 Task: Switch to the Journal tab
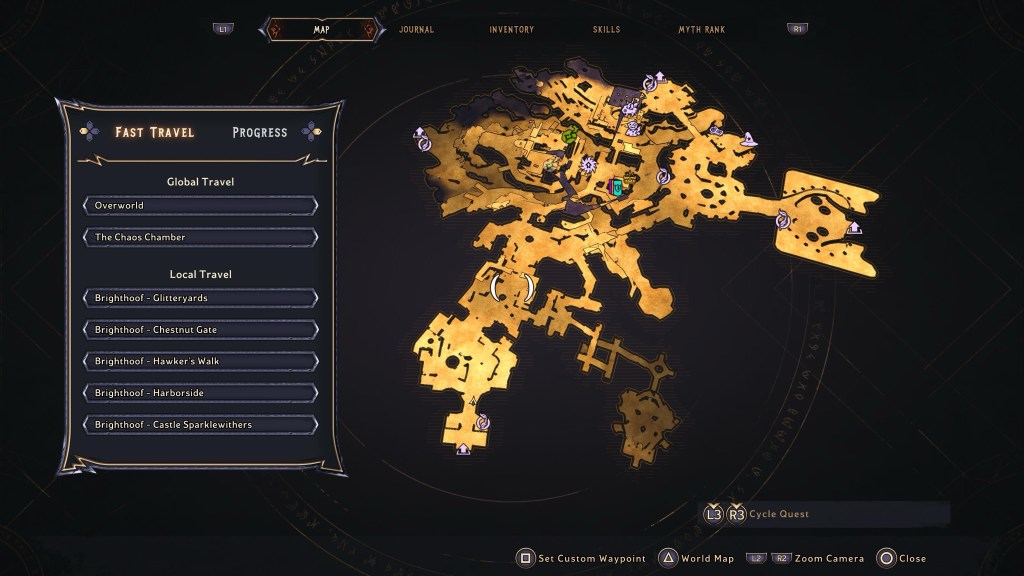416,30
